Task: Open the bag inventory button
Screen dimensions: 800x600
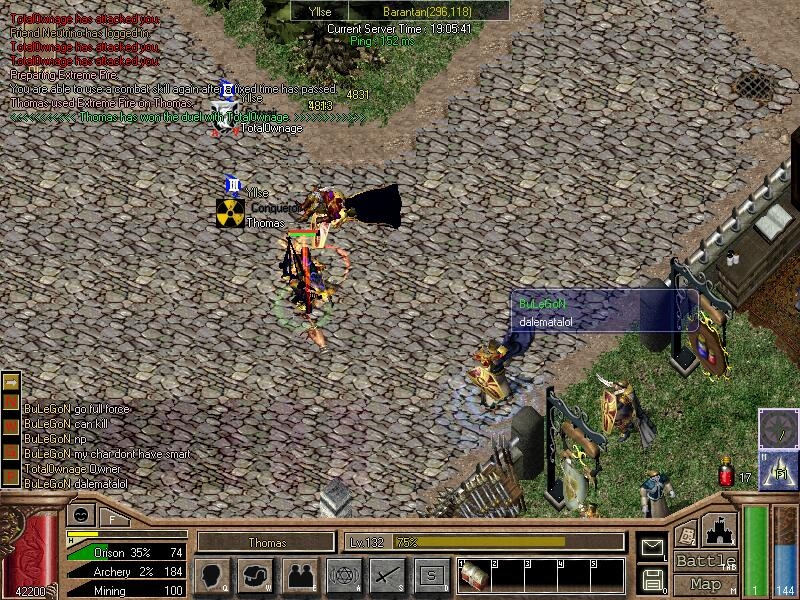Action: click(x=256, y=575)
